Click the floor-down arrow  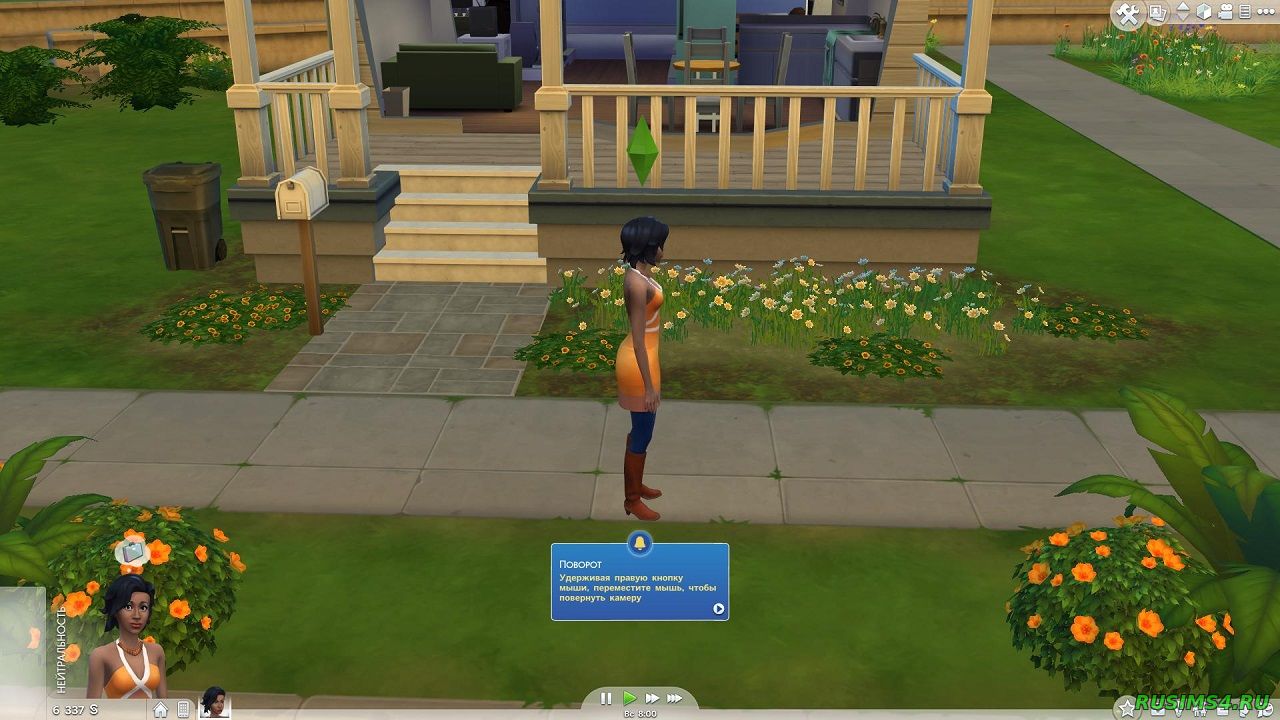coord(1182,18)
